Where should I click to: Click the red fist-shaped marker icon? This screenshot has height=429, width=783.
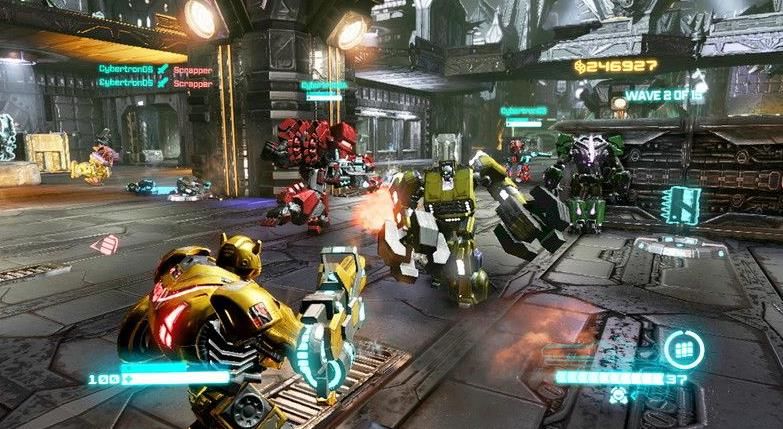point(104,244)
